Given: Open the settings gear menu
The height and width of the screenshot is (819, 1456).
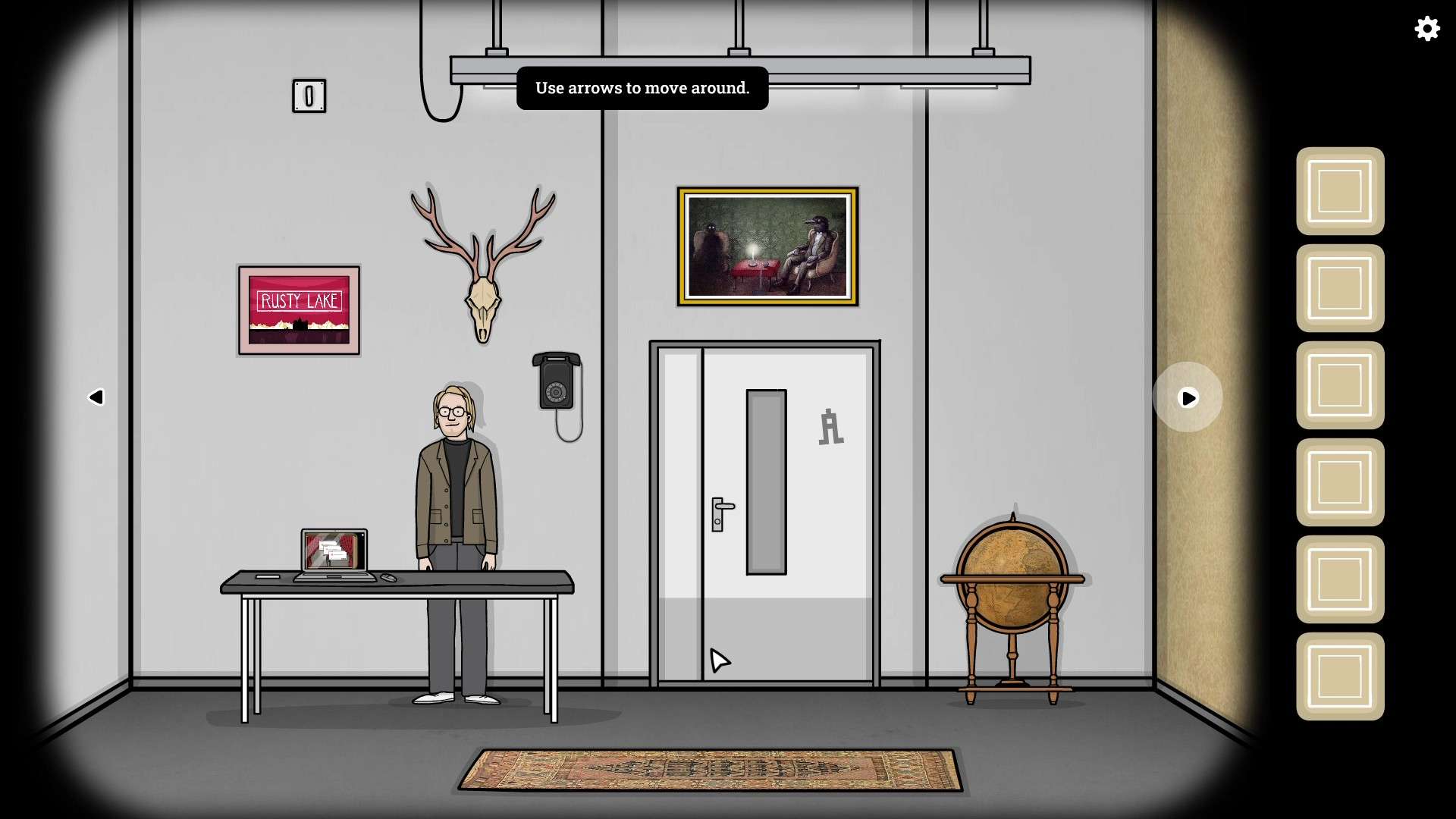Looking at the screenshot, I should pyautogui.click(x=1427, y=29).
